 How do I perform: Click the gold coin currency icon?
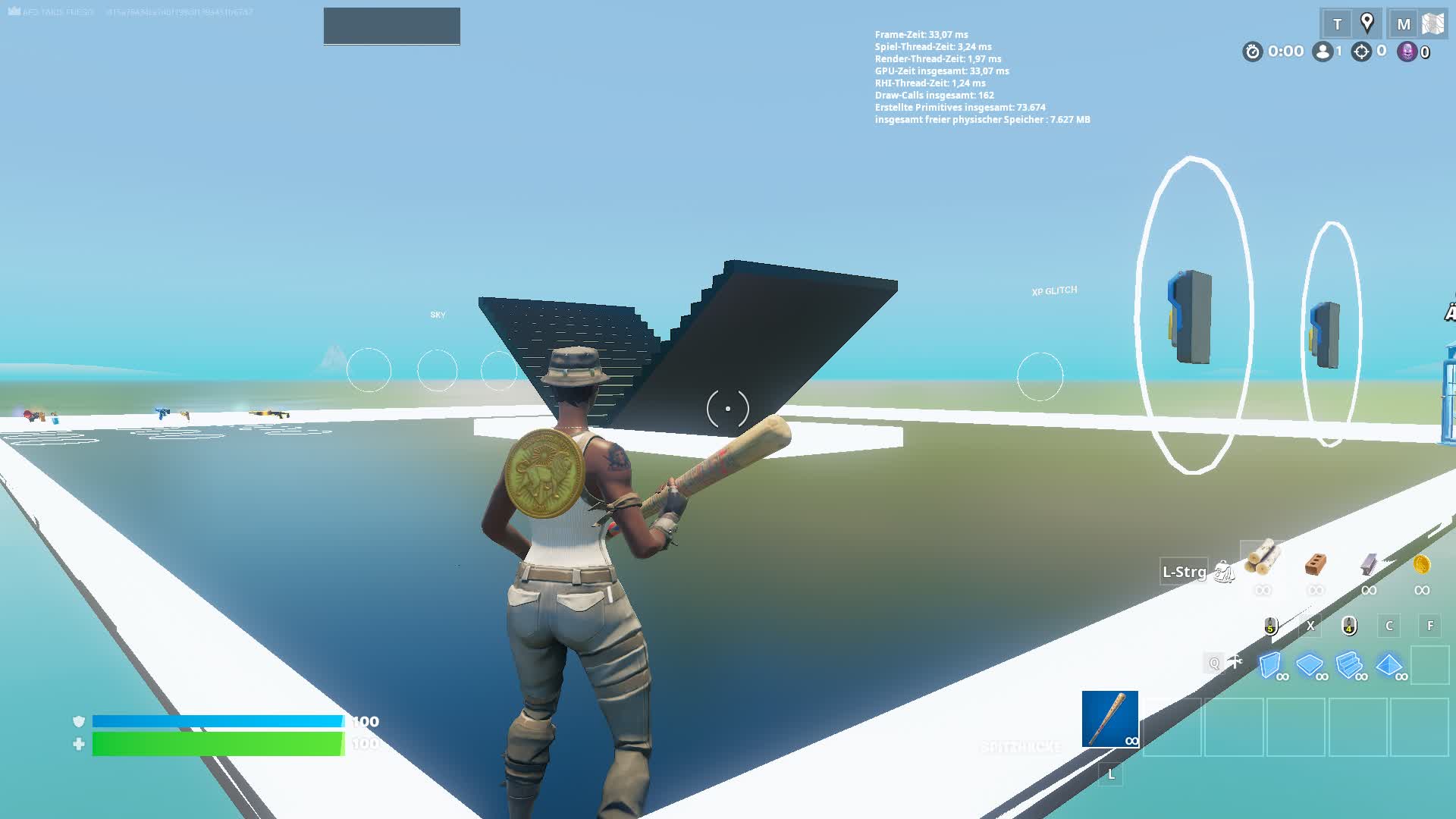tap(1423, 564)
